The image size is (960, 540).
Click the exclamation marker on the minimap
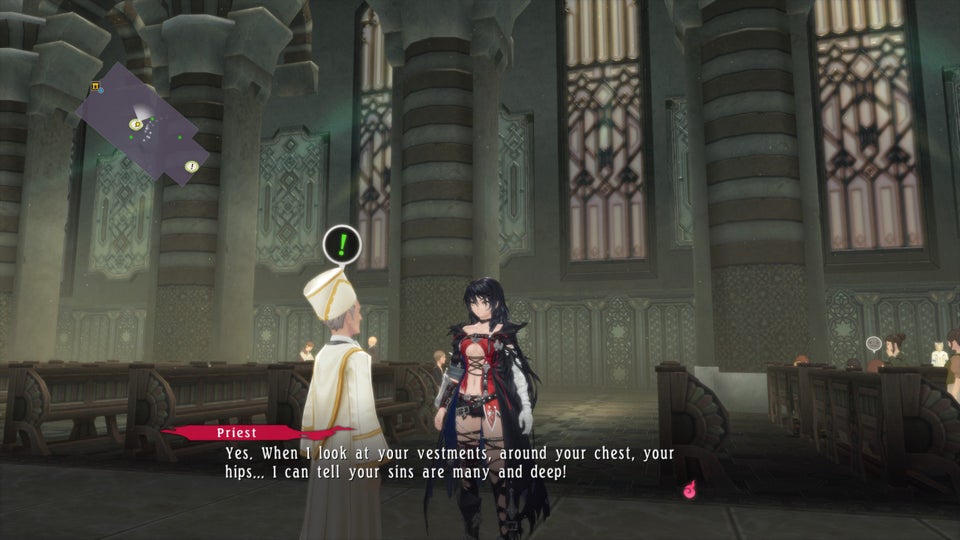(x=191, y=166)
